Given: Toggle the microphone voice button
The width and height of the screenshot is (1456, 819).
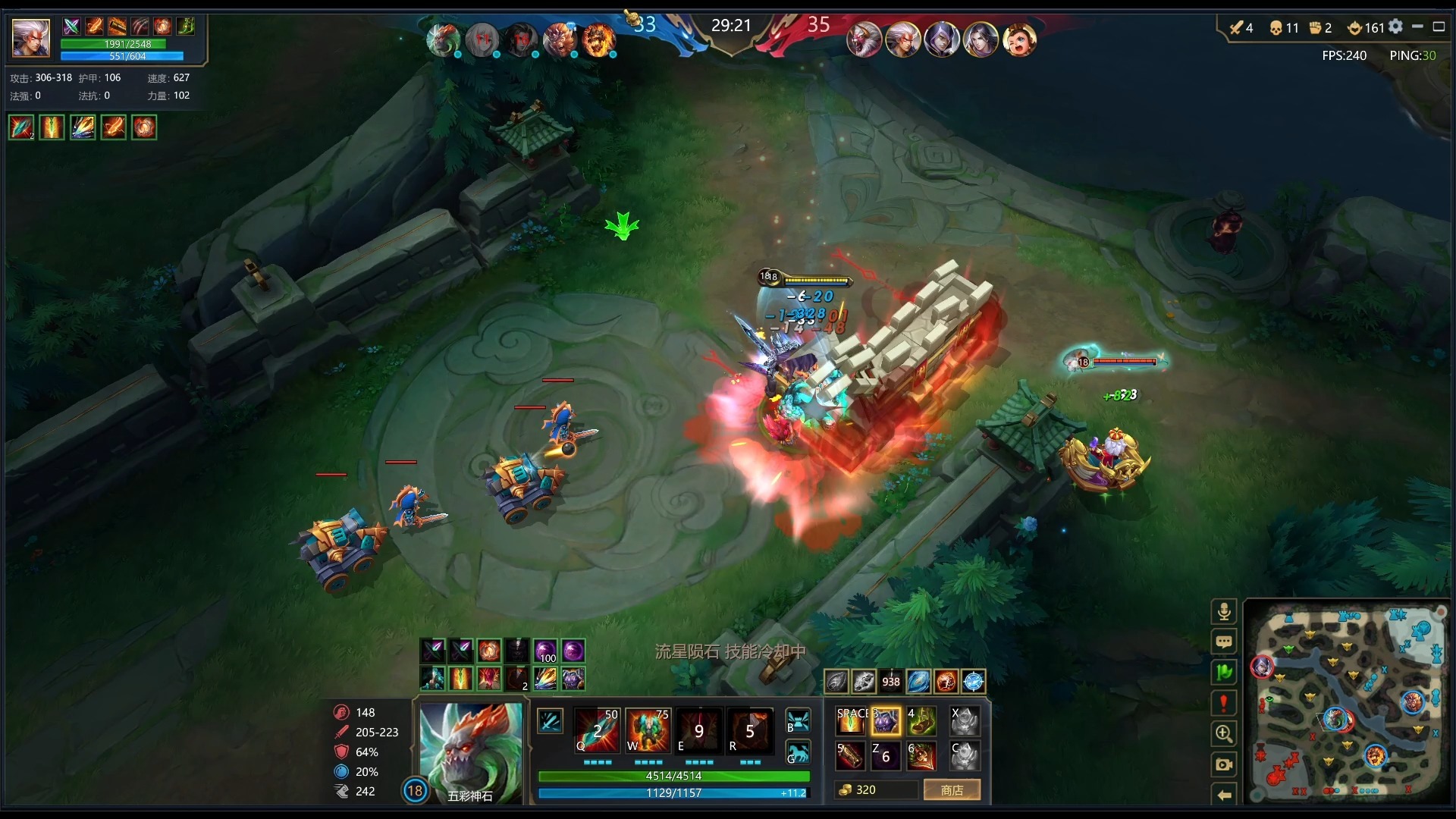Looking at the screenshot, I should coord(1223,612).
